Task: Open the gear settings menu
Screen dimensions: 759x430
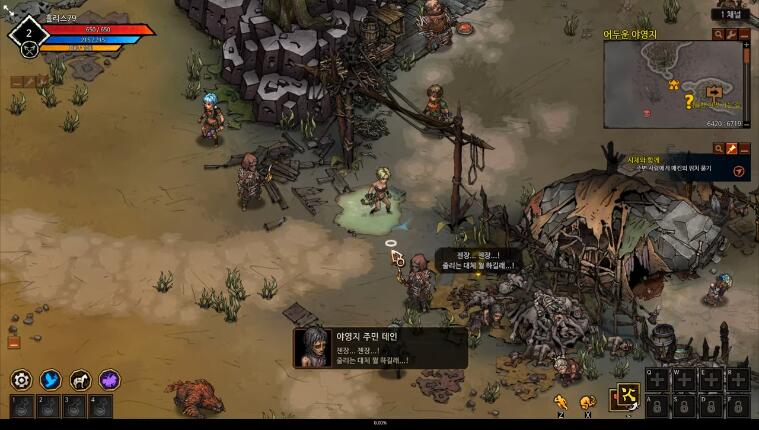Action: pos(21,380)
